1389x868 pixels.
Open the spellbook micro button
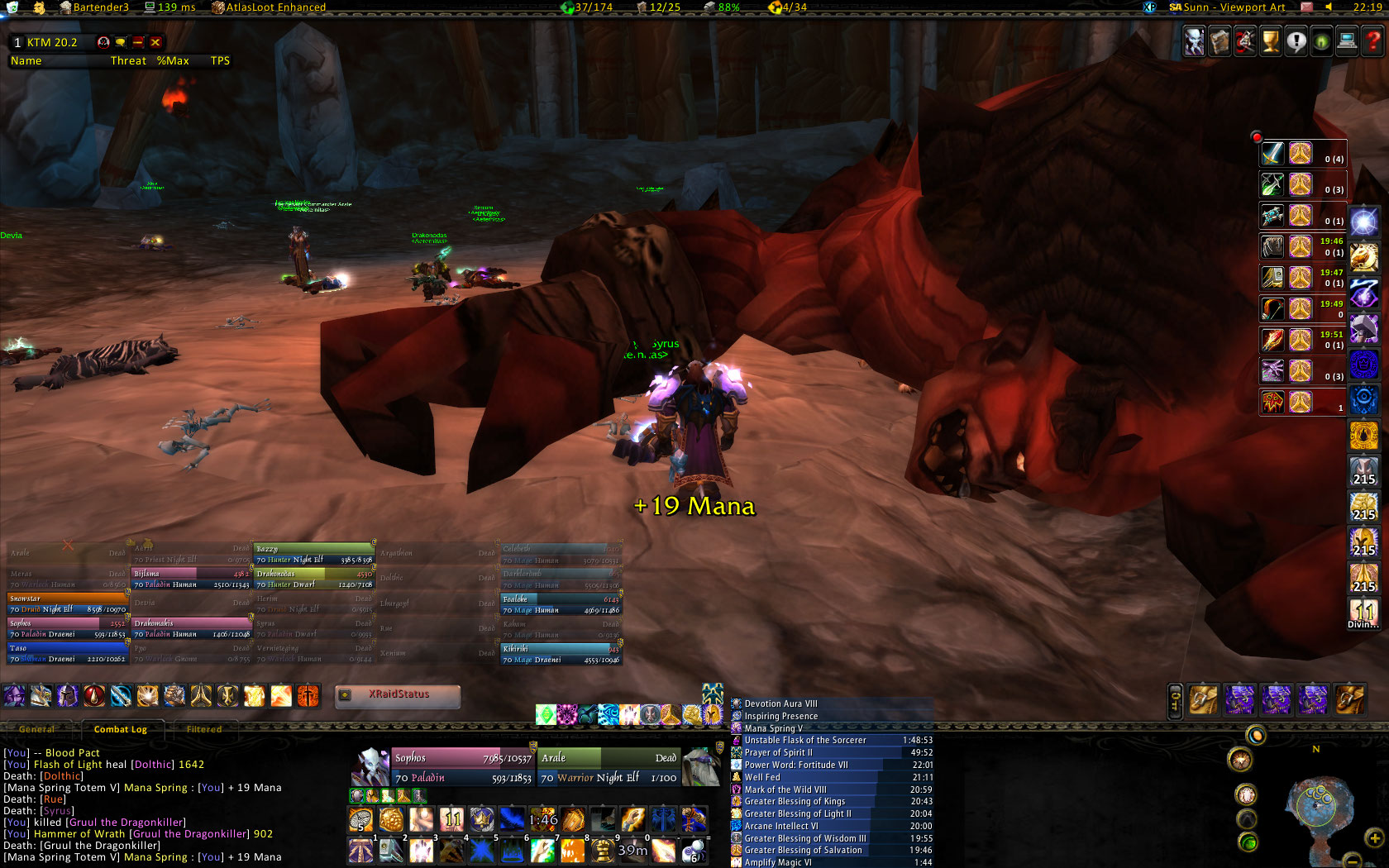(1220, 41)
